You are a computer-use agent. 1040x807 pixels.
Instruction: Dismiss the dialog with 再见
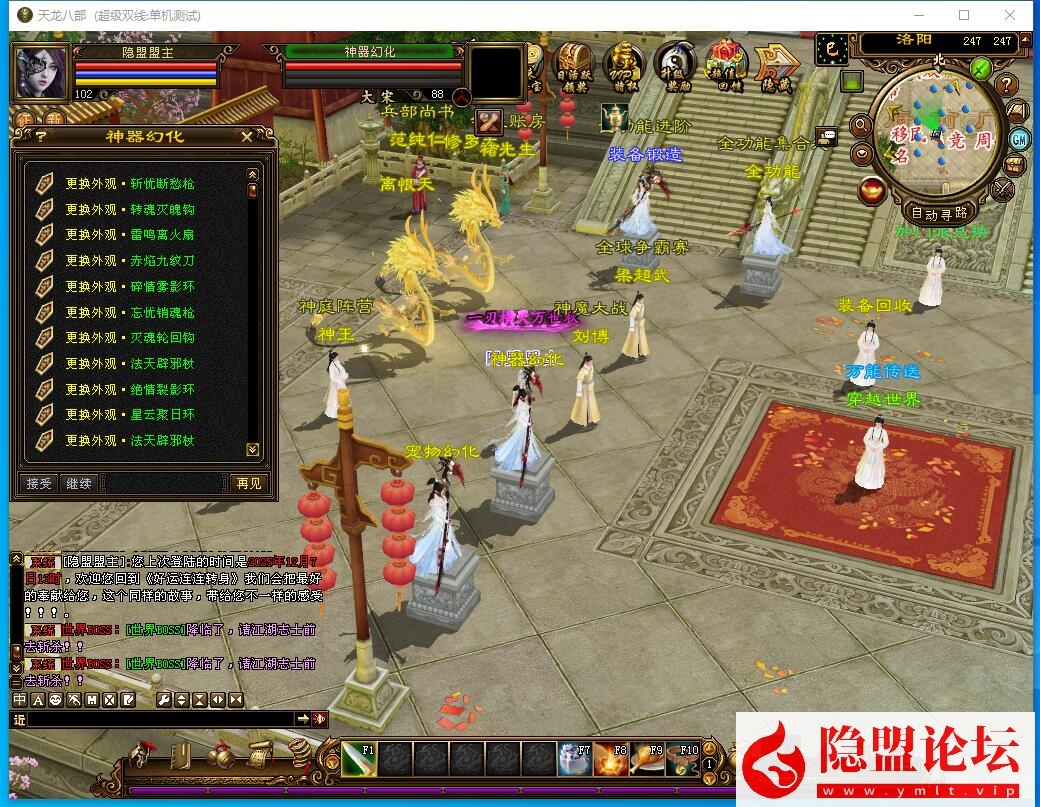tap(248, 483)
